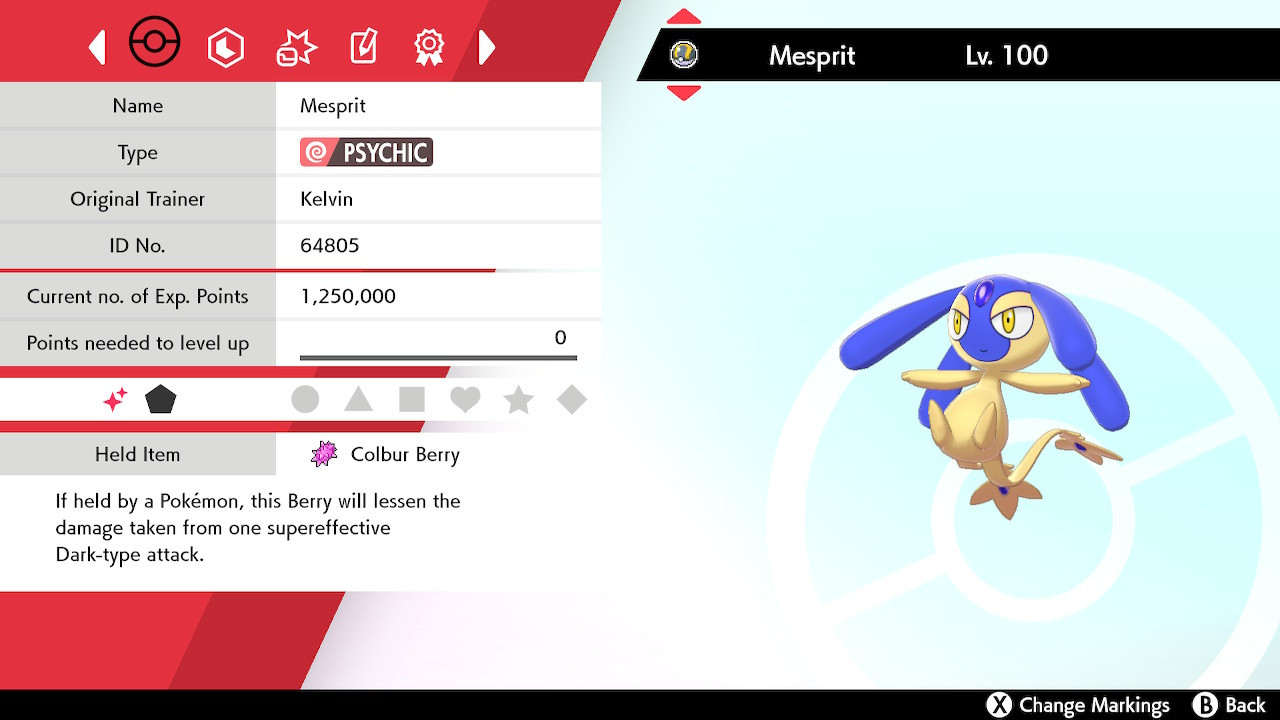This screenshot has width=1280, height=720.
Task: Click the left navigation arrow on tab bar
Action: pos(97,45)
